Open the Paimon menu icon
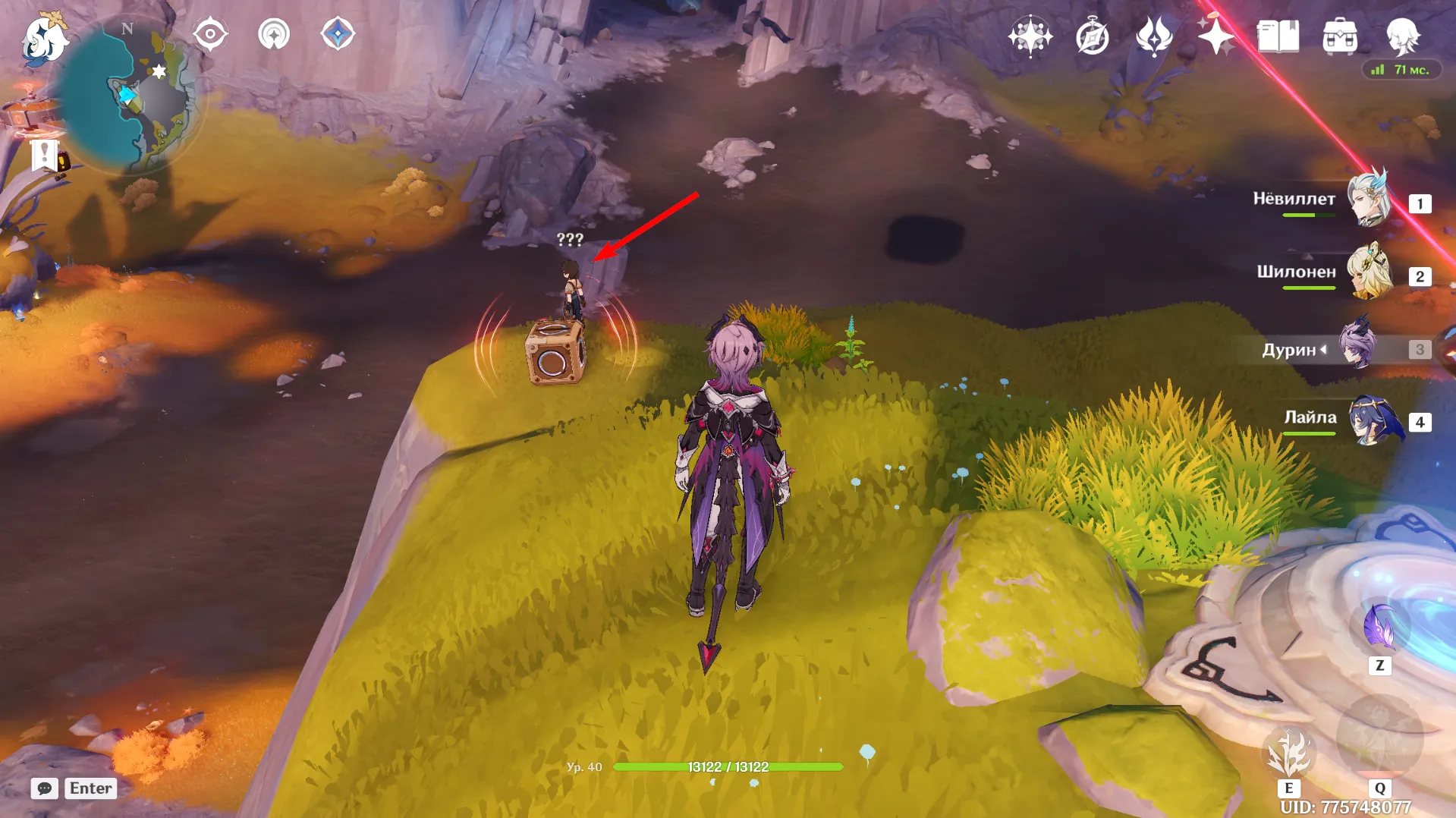Screen dimensions: 1456x818 tap(43, 39)
